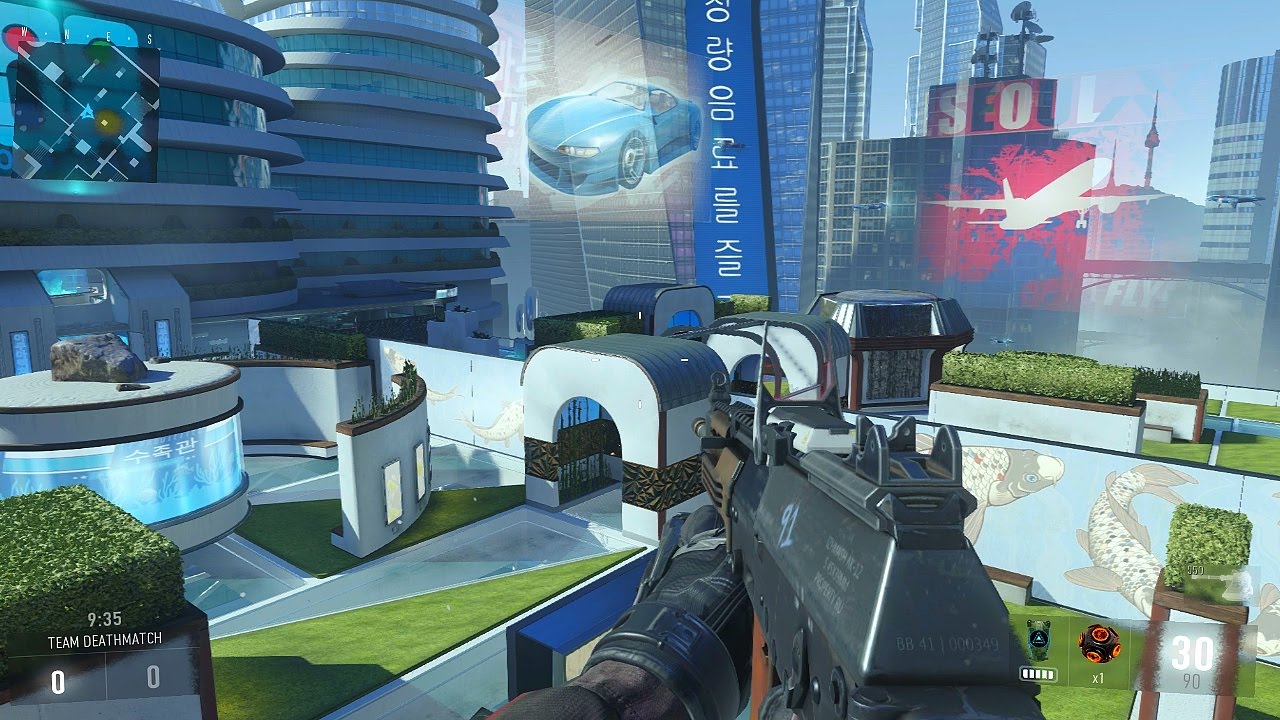1280x720 pixels.
Task: Click the exo launcher equipment icon
Action: pyautogui.click(x=1040, y=639)
